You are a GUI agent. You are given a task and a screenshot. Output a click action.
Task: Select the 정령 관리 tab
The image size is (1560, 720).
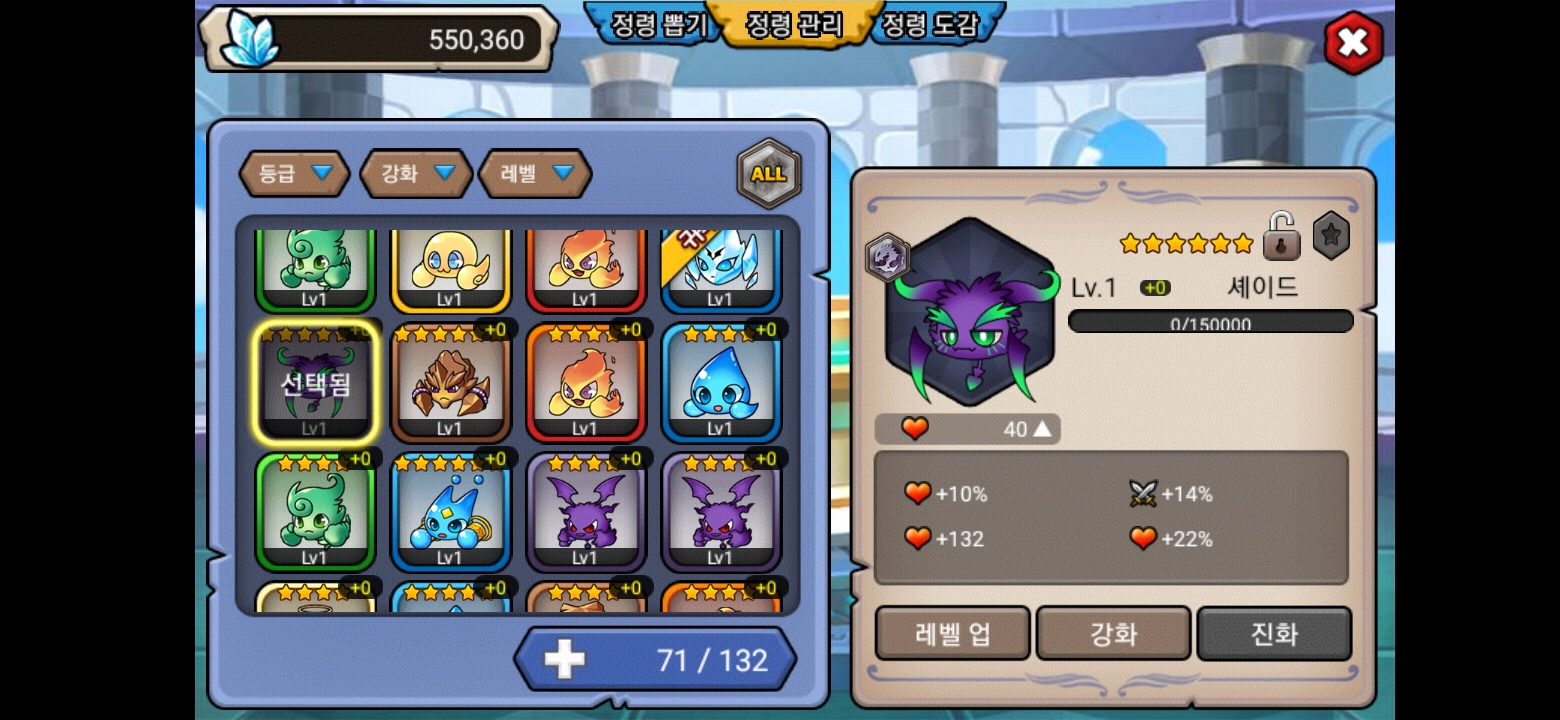pos(795,25)
